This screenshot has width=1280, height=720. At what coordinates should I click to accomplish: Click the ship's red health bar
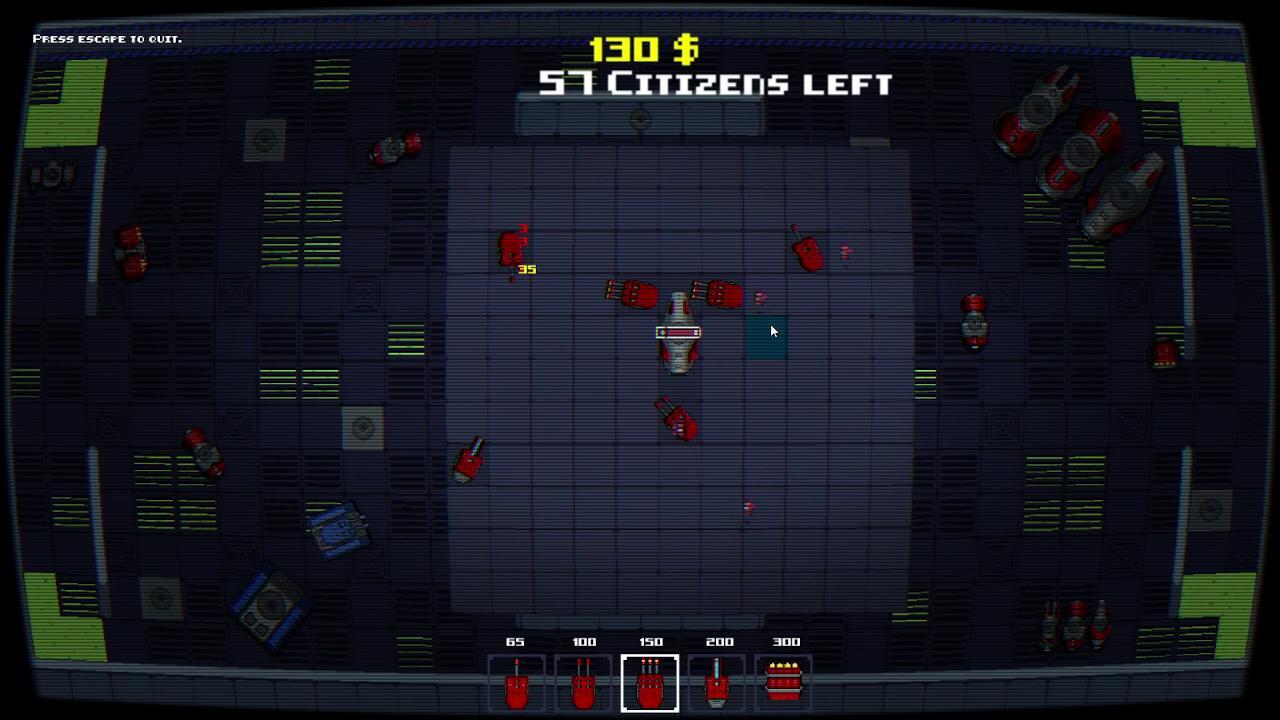[x=678, y=331]
